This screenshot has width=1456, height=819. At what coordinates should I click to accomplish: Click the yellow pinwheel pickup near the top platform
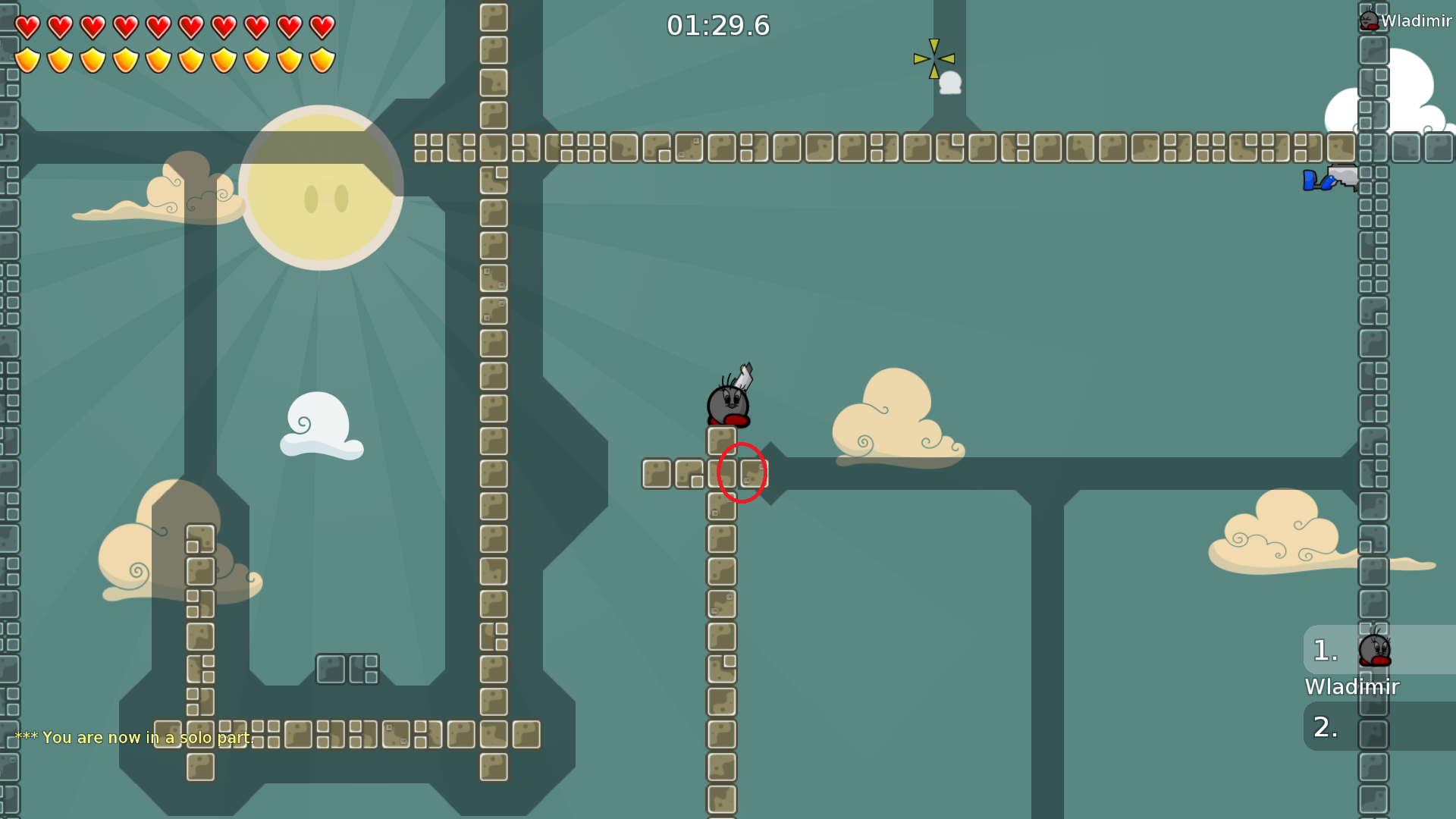coord(934,58)
